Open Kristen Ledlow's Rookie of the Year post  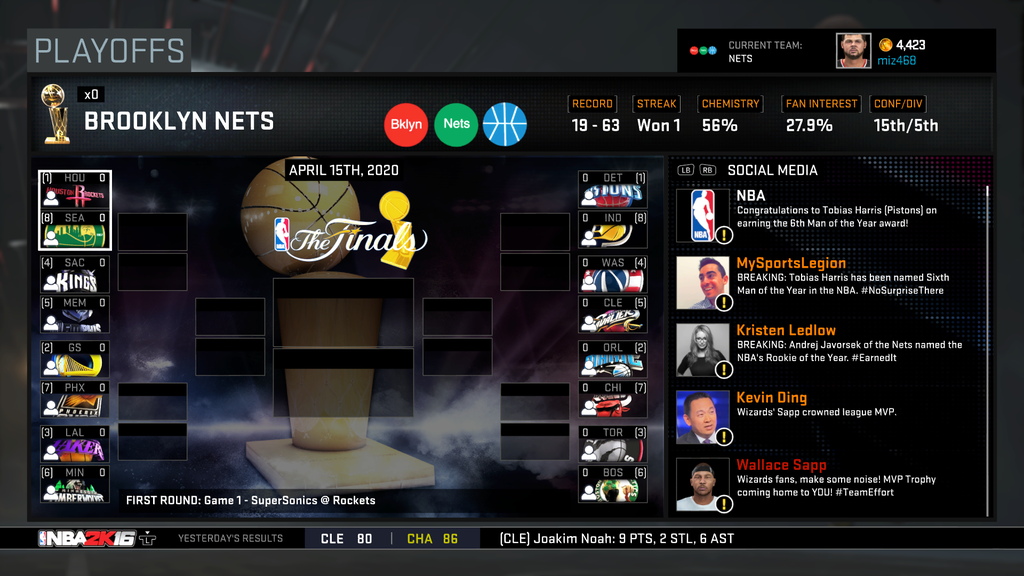(x=830, y=350)
